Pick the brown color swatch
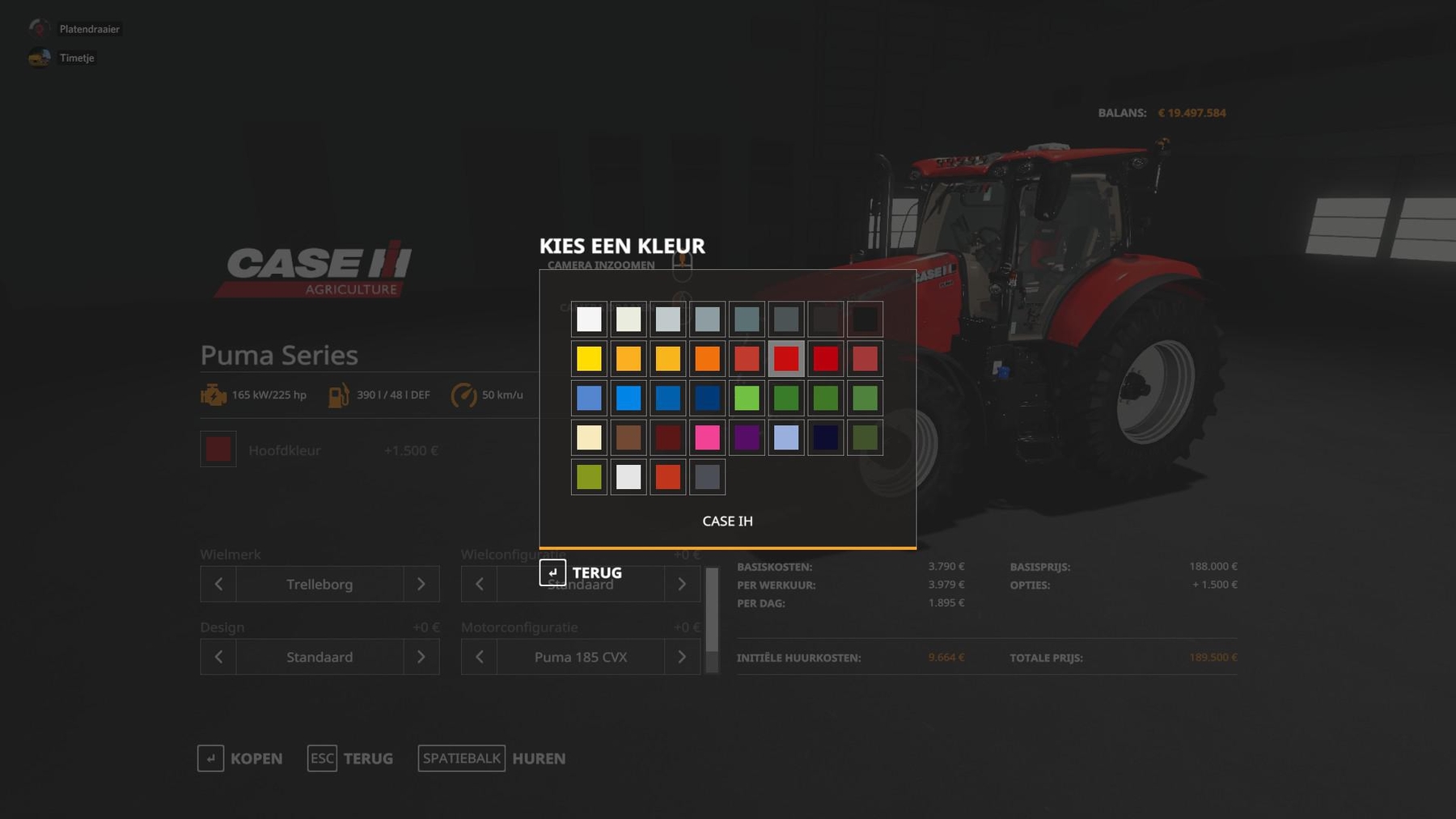 [x=629, y=437]
